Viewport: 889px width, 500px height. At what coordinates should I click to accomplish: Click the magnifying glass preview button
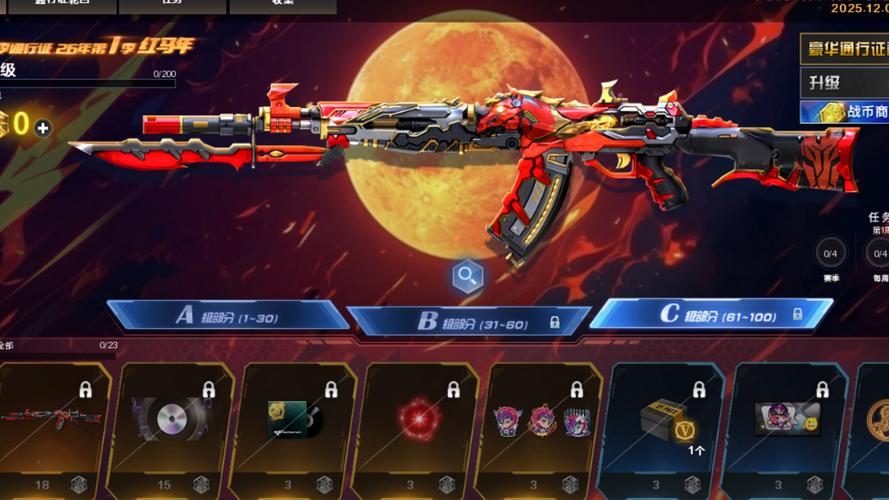(x=467, y=277)
